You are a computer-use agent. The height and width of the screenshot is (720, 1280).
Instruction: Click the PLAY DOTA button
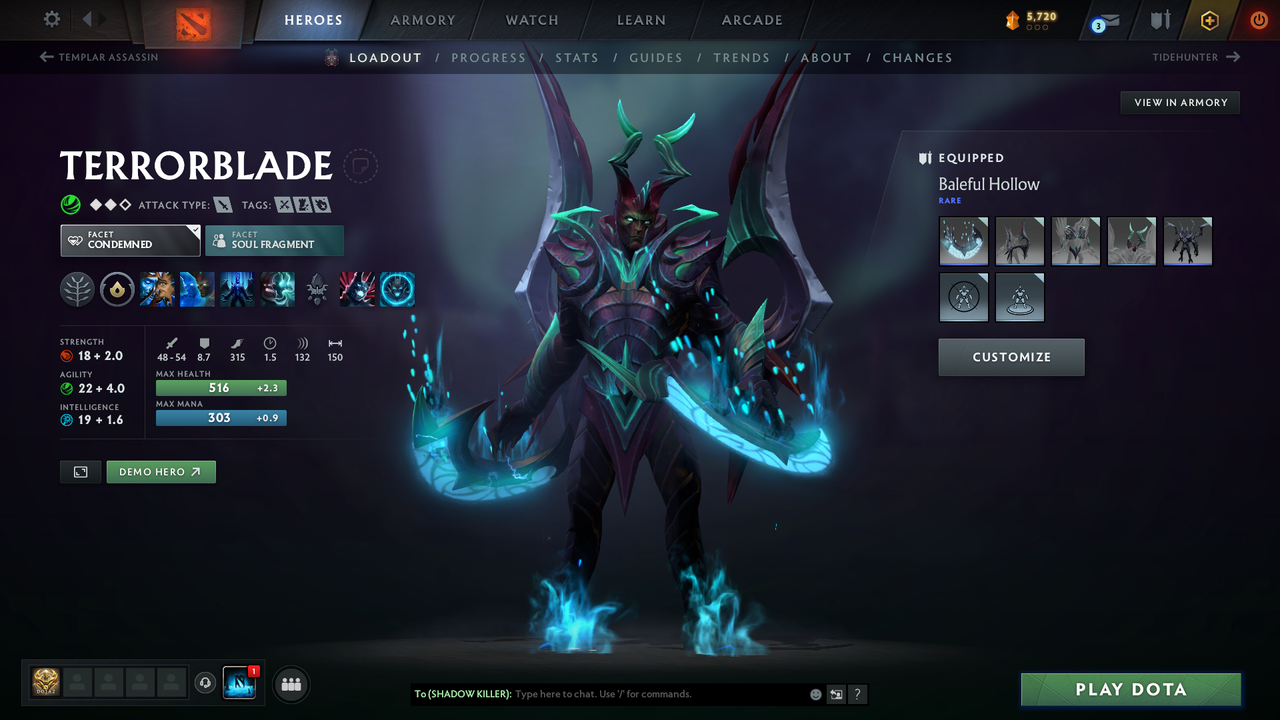[1130, 689]
